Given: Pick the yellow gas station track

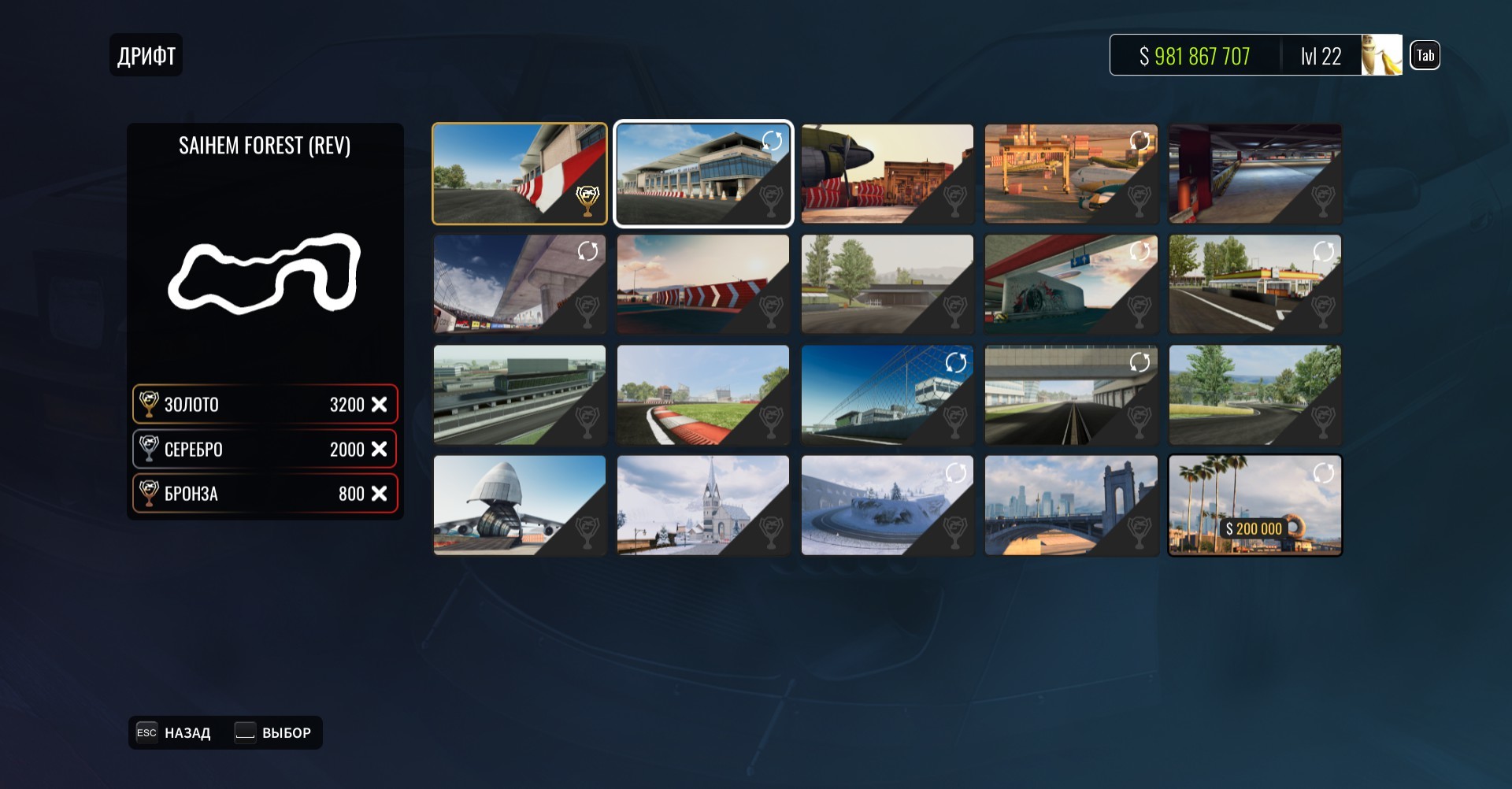Looking at the screenshot, I should (x=1254, y=283).
